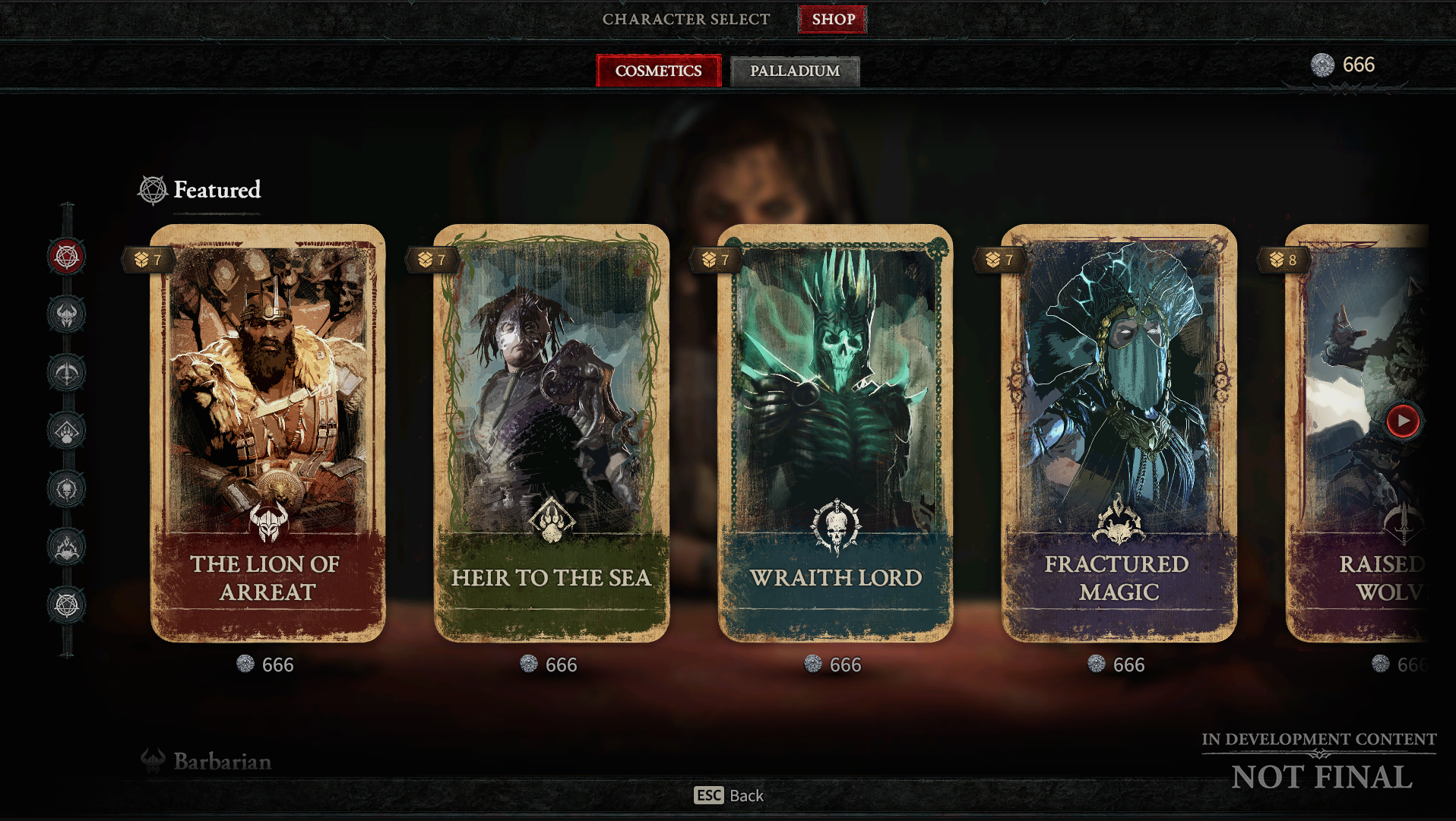Viewport: 1456px width, 821px height.
Task: Go to Character Select
Action: pos(685,19)
